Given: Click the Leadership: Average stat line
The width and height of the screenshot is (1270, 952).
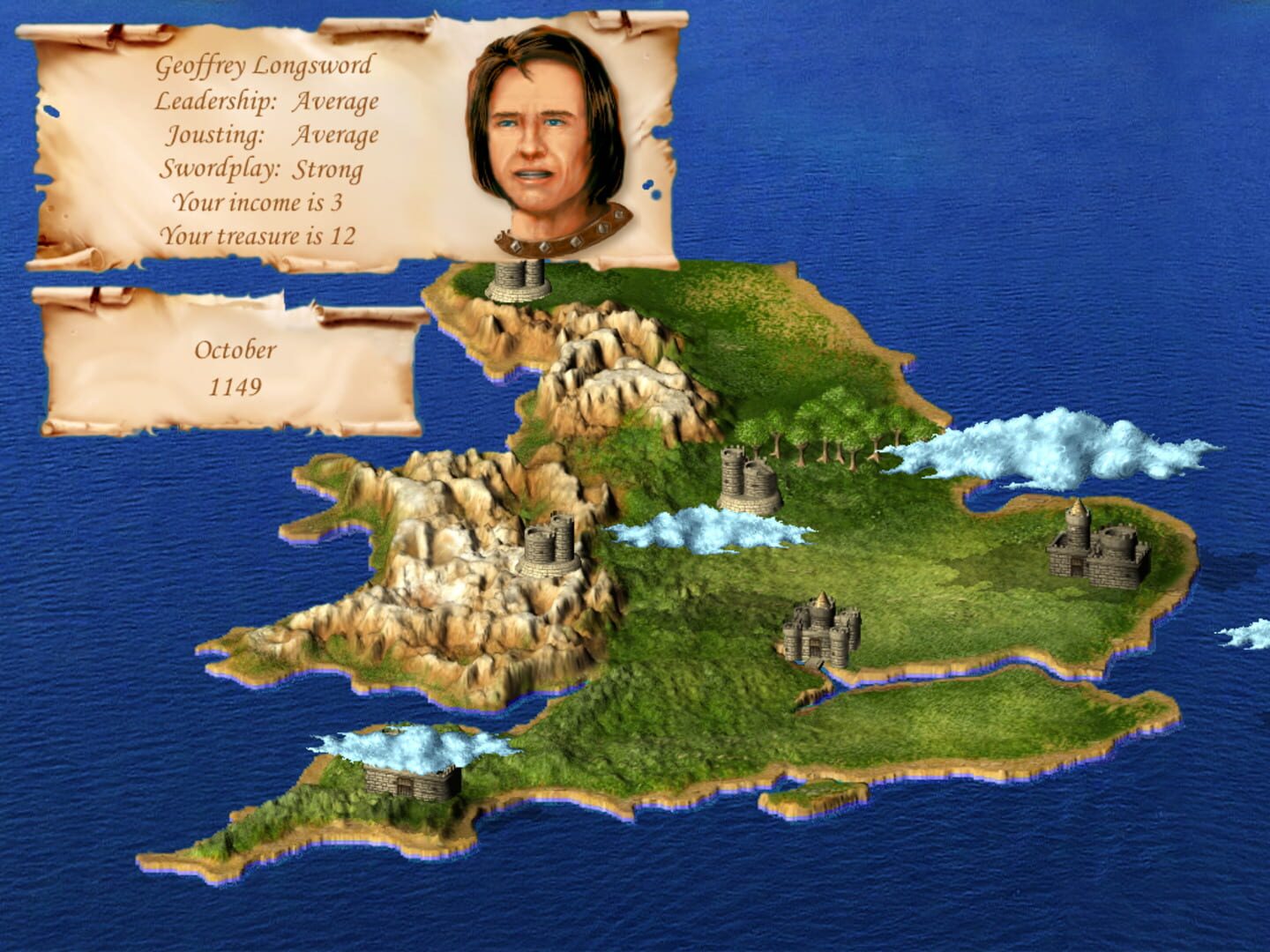Looking at the screenshot, I should (x=266, y=101).
